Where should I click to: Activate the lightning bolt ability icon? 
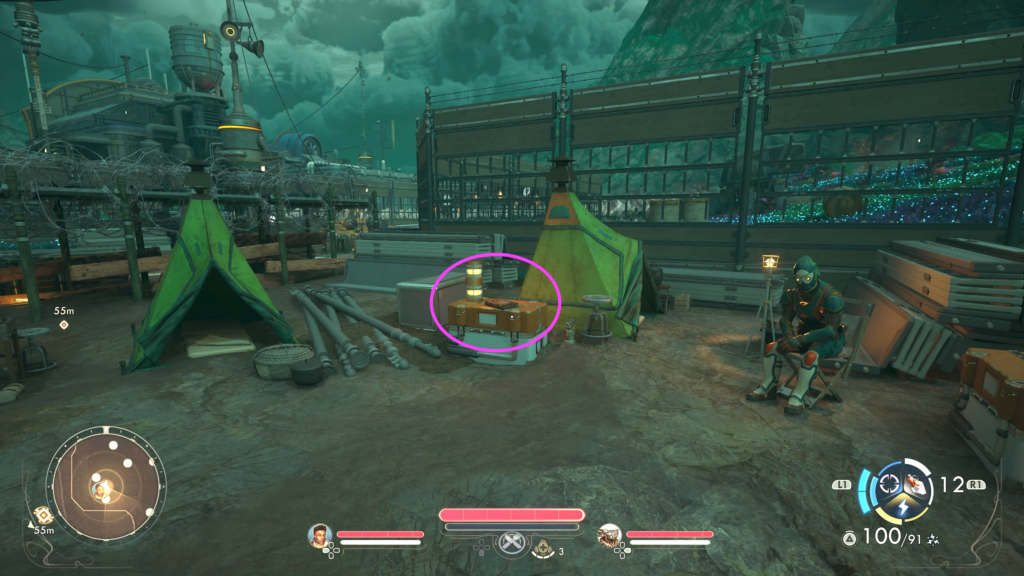click(902, 509)
